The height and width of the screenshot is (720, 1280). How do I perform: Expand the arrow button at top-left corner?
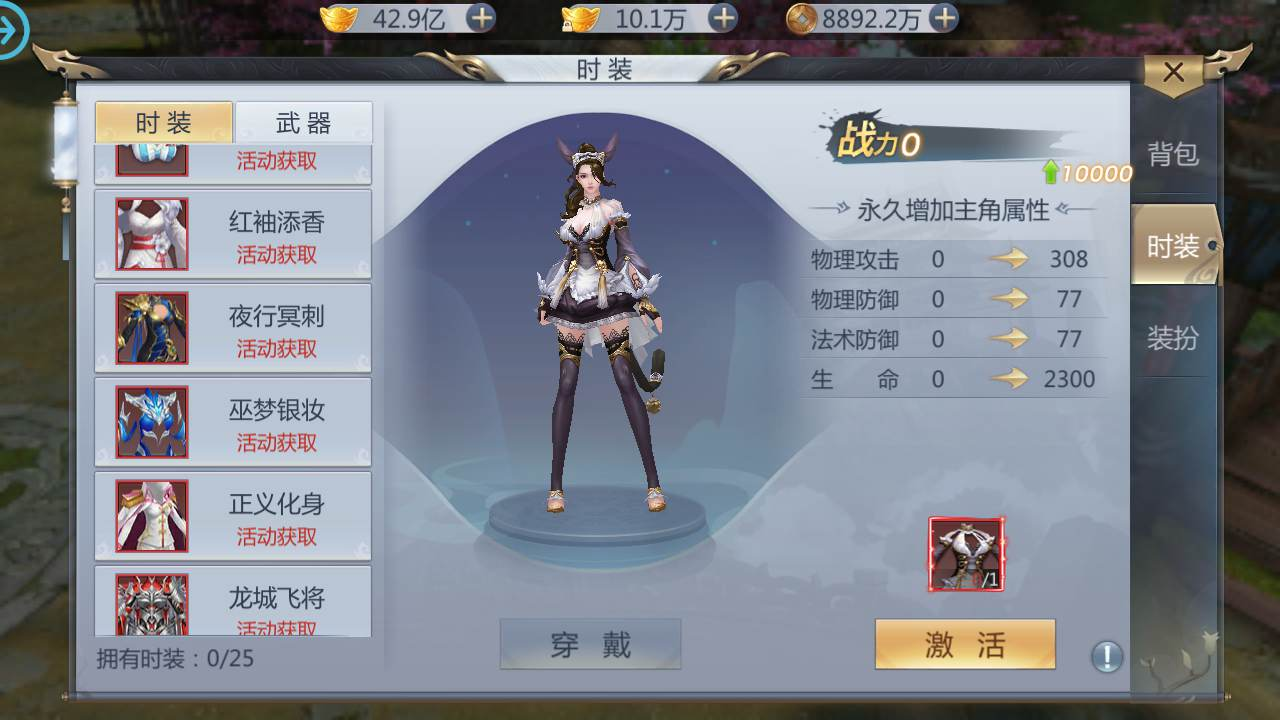point(12,30)
